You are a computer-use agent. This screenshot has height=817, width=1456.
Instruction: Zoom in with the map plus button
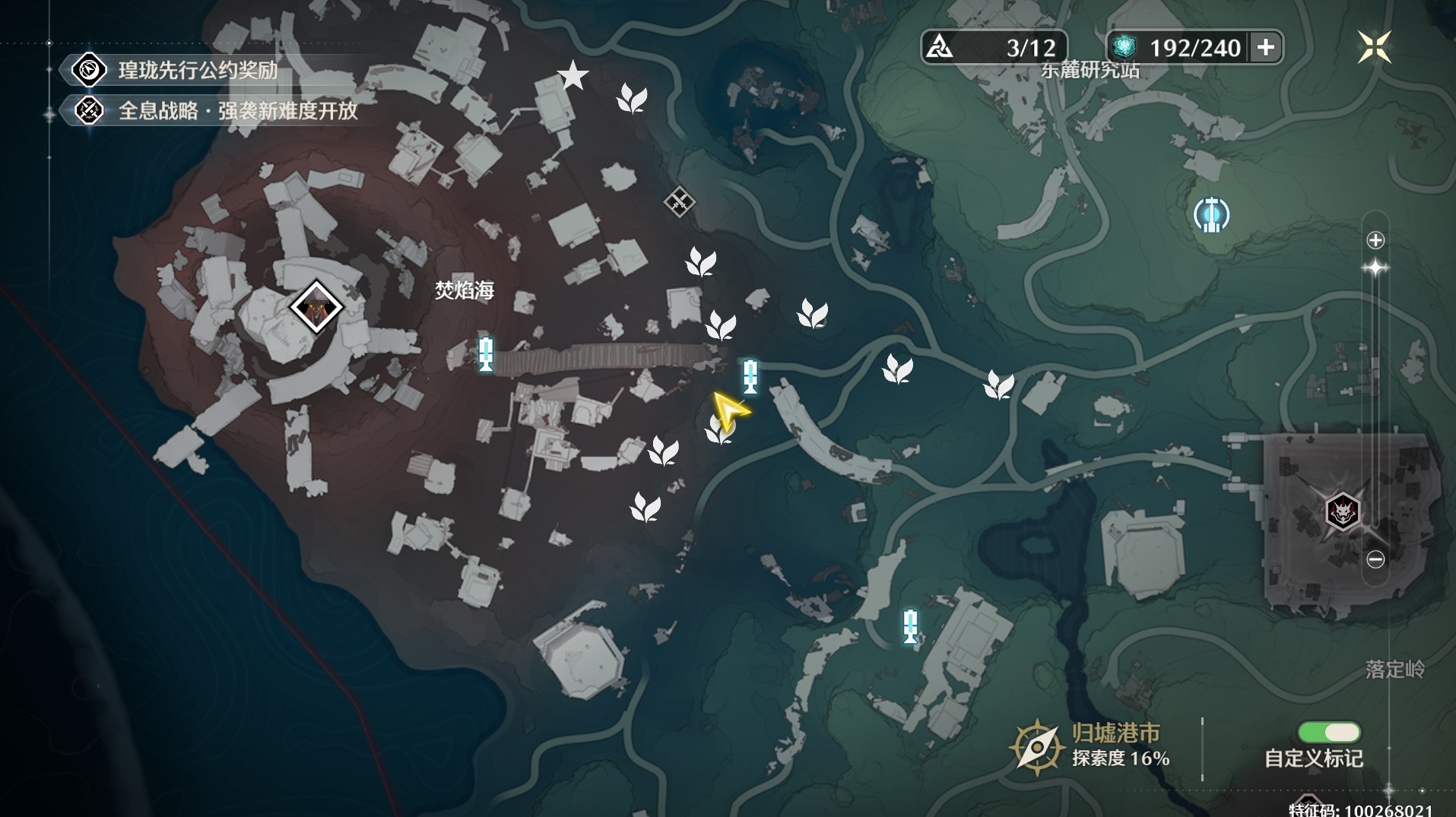(1375, 241)
